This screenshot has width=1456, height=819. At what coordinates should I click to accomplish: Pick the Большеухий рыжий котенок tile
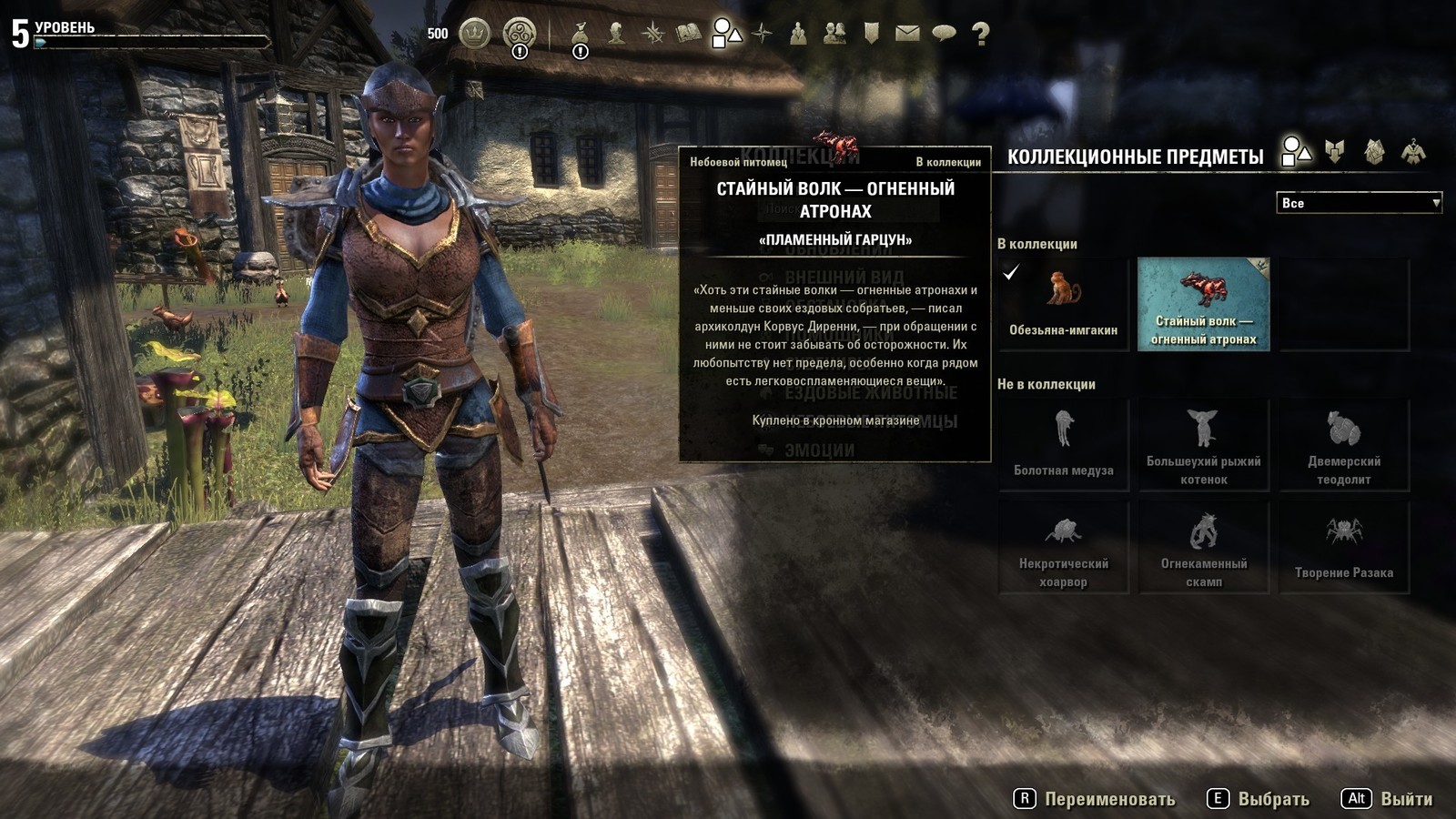pyautogui.click(x=1203, y=445)
